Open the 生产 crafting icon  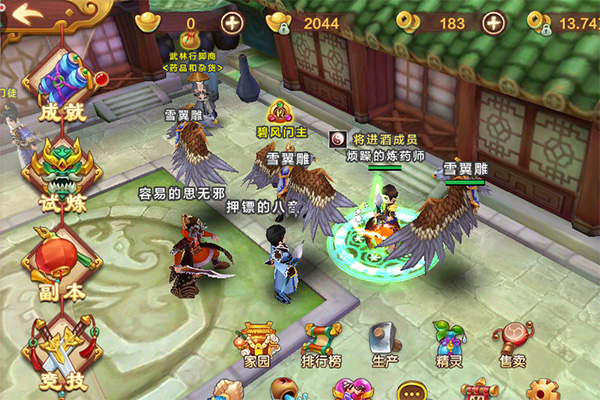[385, 343]
